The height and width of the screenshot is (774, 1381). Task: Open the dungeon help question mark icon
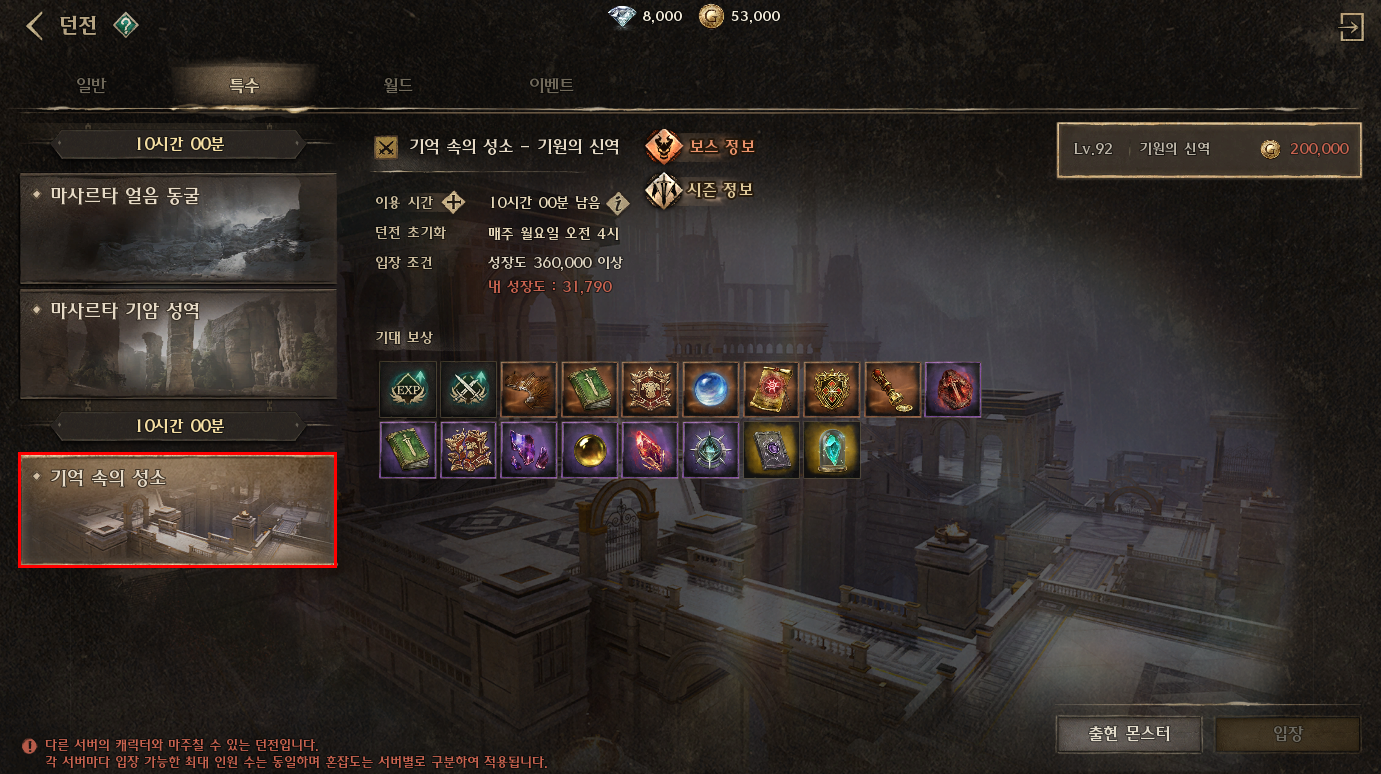pos(125,25)
